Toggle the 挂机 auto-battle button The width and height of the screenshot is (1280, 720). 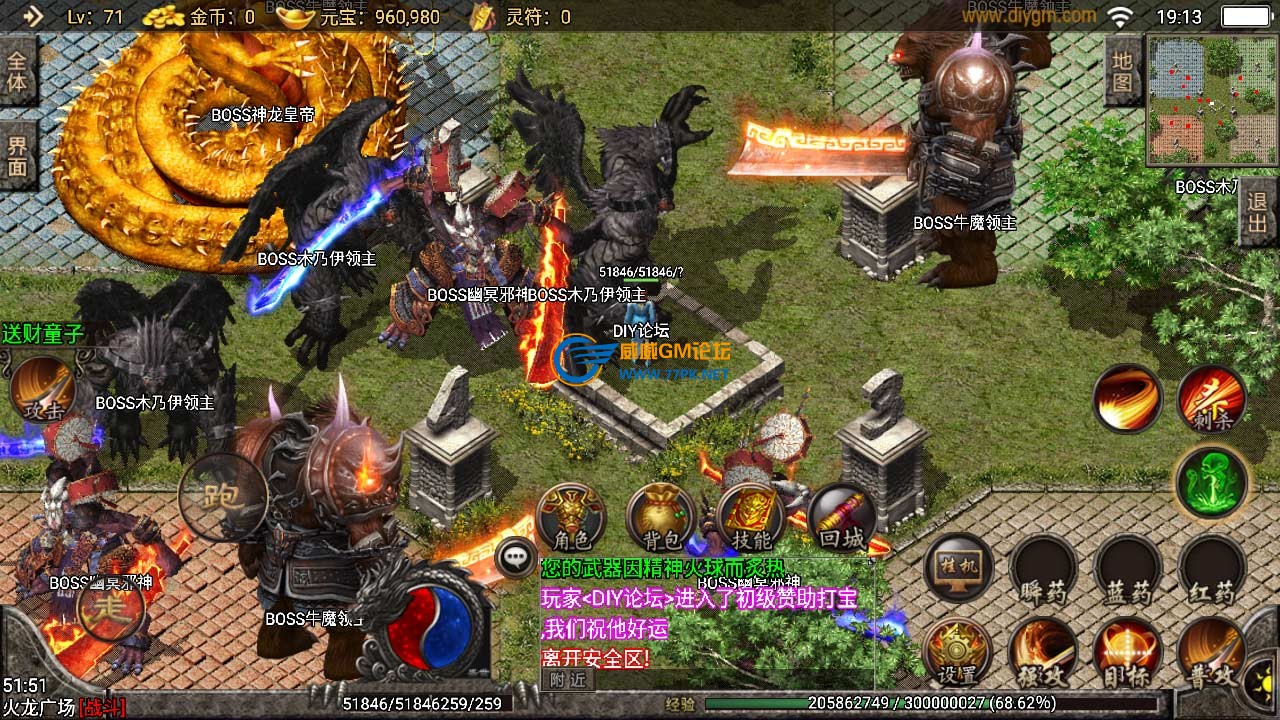pyautogui.click(x=959, y=568)
